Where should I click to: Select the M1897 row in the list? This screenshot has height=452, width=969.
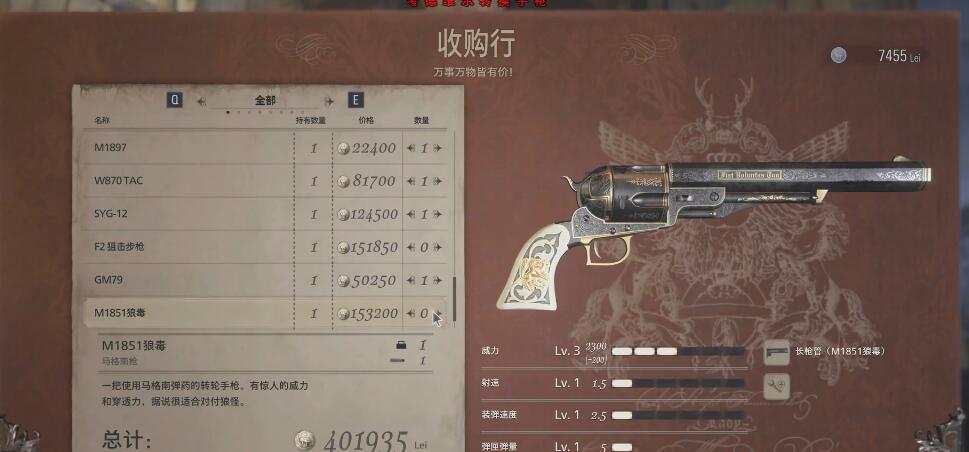[x=190, y=148]
